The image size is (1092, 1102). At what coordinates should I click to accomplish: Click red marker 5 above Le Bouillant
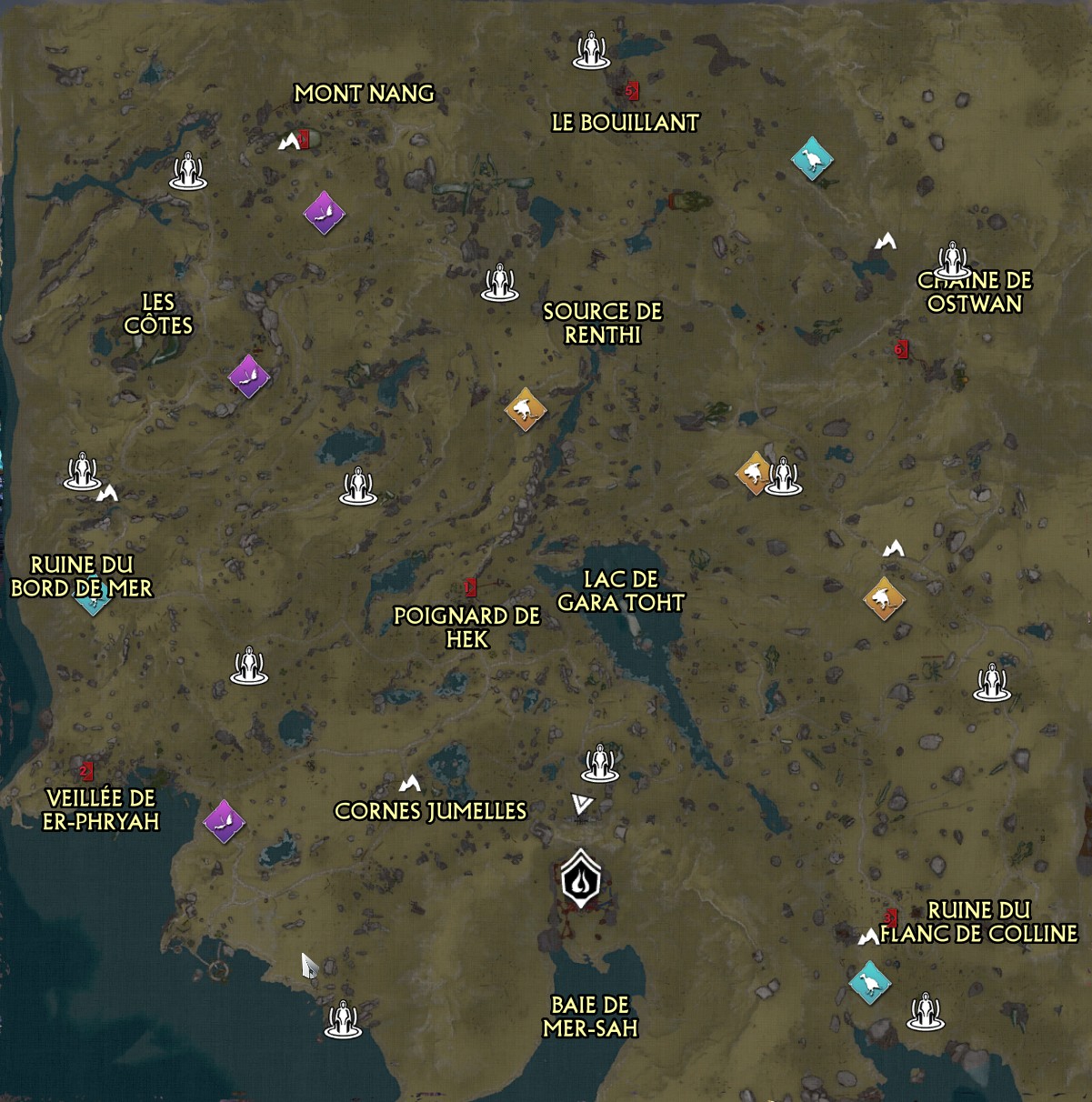632,91
